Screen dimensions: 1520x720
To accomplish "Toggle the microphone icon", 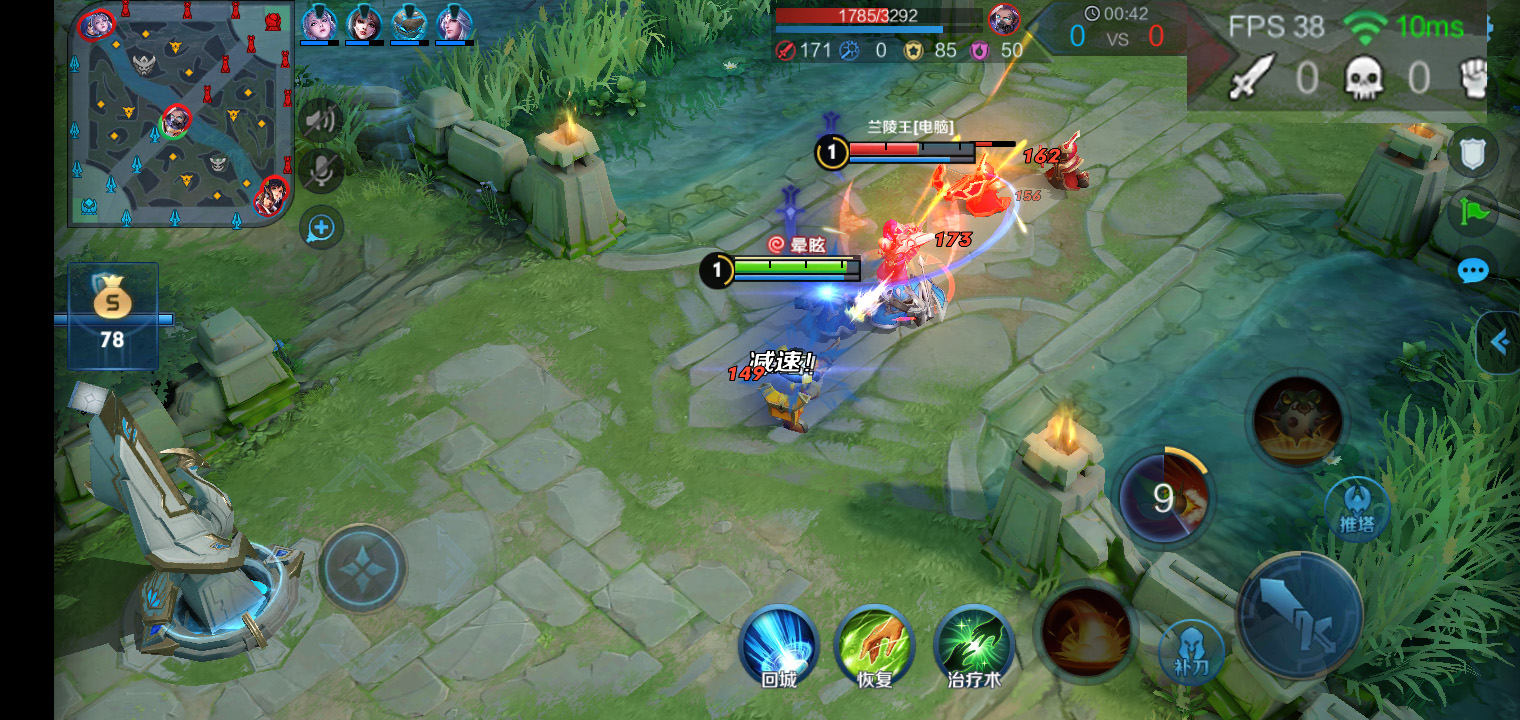I will tap(321, 171).
